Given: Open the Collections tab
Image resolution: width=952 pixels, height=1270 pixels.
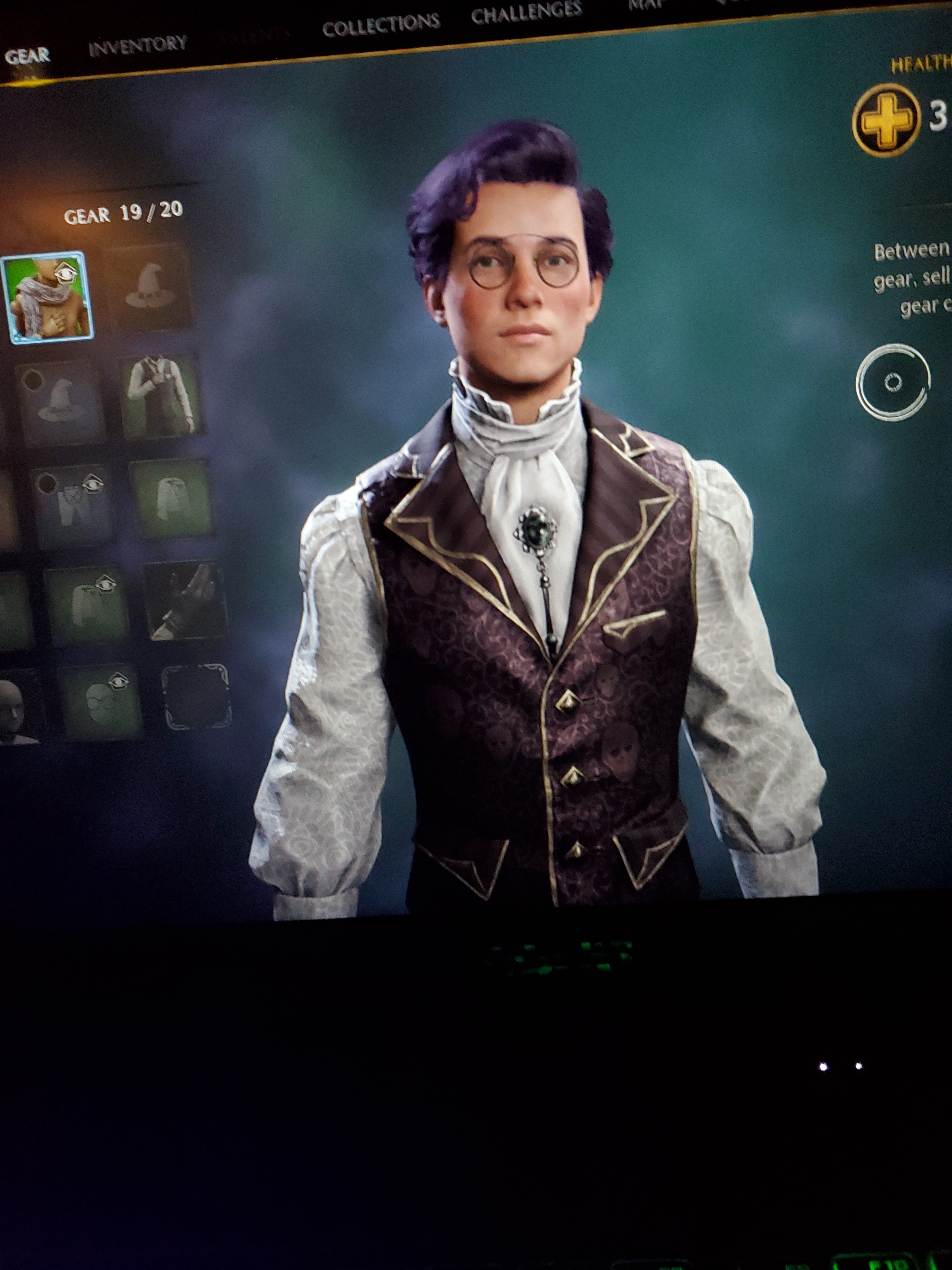Looking at the screenshot, I should pyautogui.click(x=381, y=25).
